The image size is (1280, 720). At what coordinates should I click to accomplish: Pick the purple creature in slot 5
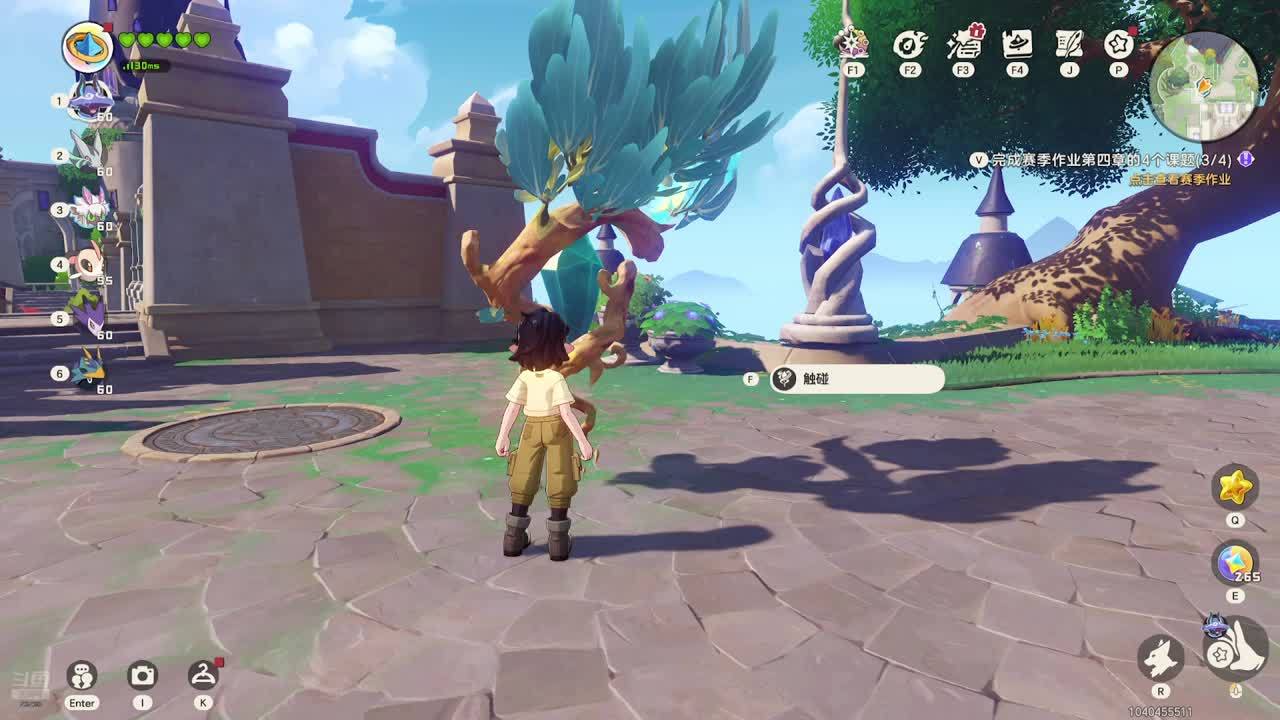click(x=88, y=316)
